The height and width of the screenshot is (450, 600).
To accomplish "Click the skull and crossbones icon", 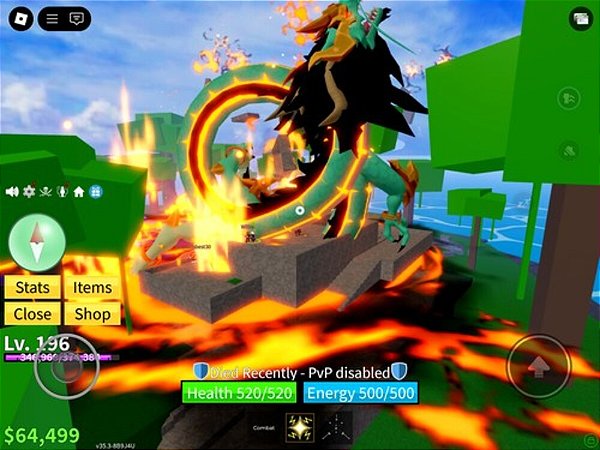I will tap(45, 191).
